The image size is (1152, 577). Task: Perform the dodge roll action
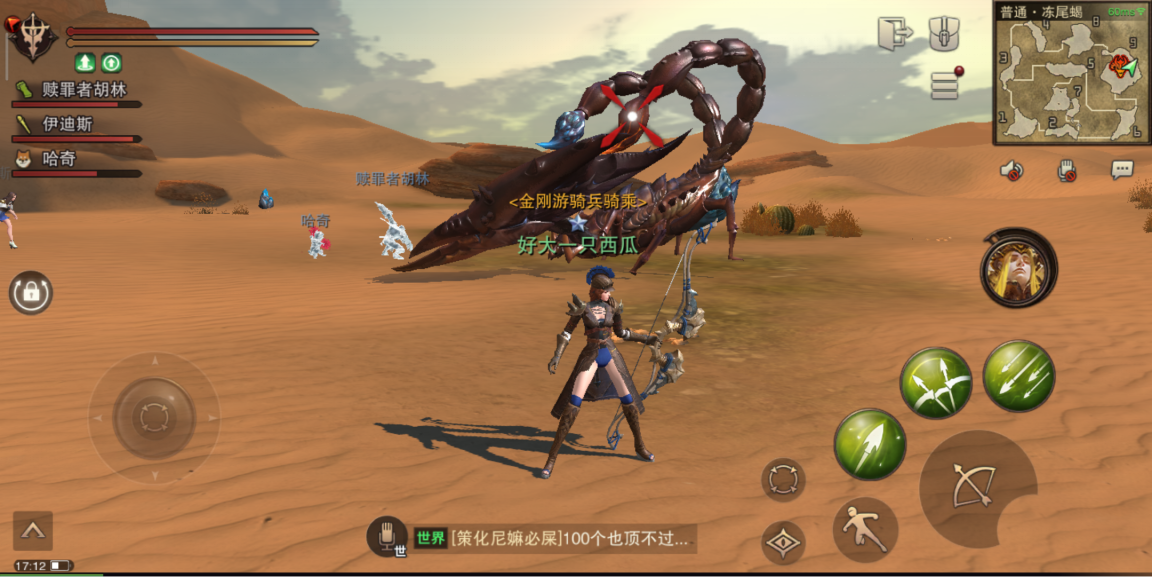pyautogui.click(x=865, y=529)
